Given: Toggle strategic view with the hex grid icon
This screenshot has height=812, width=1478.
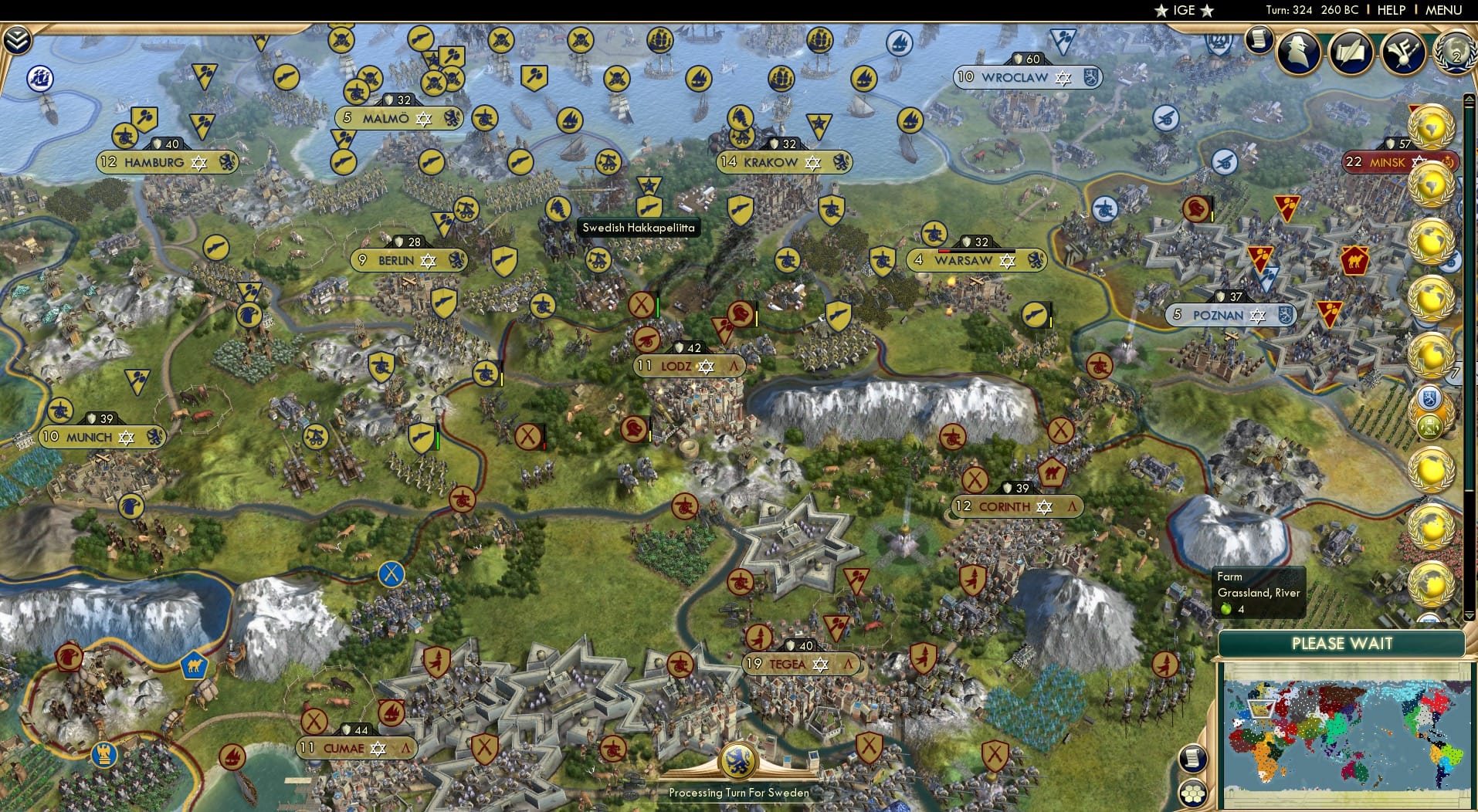Looking at the screenshot, I should point(1195,792).
